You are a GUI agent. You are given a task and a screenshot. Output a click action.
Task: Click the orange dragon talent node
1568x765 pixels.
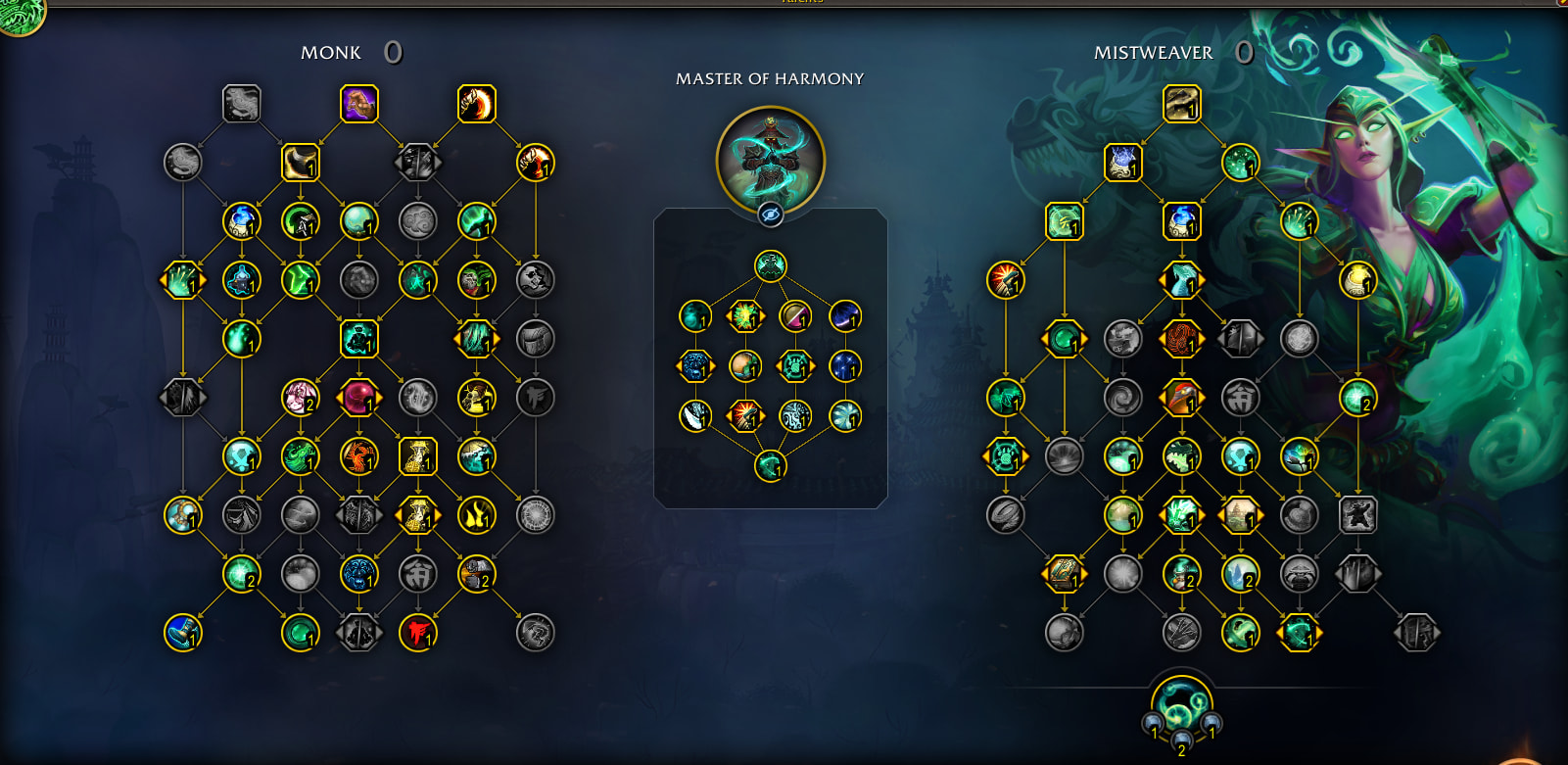359,456
